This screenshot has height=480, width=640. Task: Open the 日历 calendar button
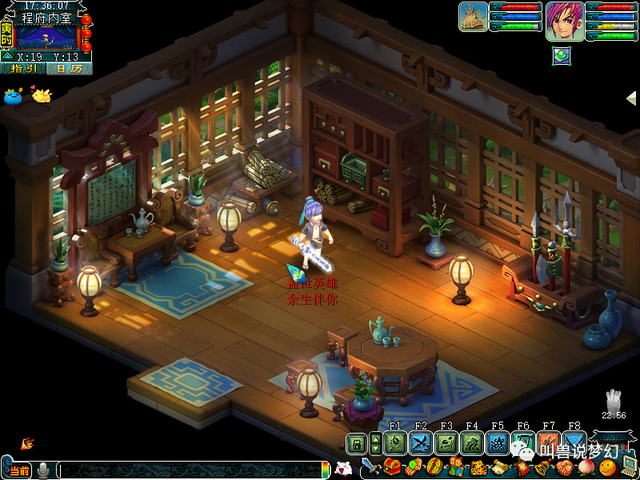(68, 69)
